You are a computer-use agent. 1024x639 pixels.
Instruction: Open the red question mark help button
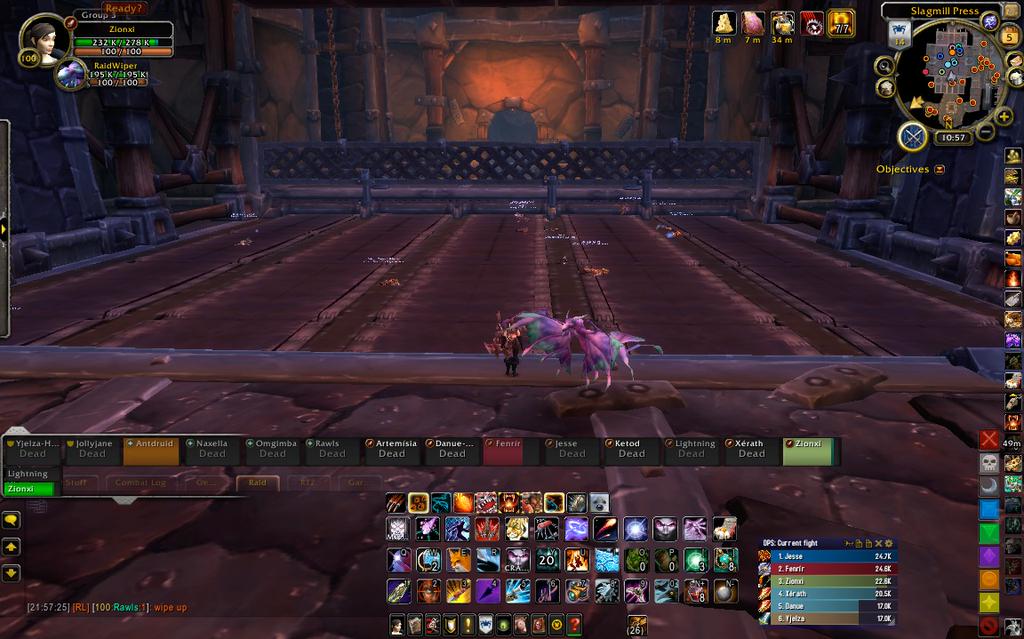click(574, 625)
